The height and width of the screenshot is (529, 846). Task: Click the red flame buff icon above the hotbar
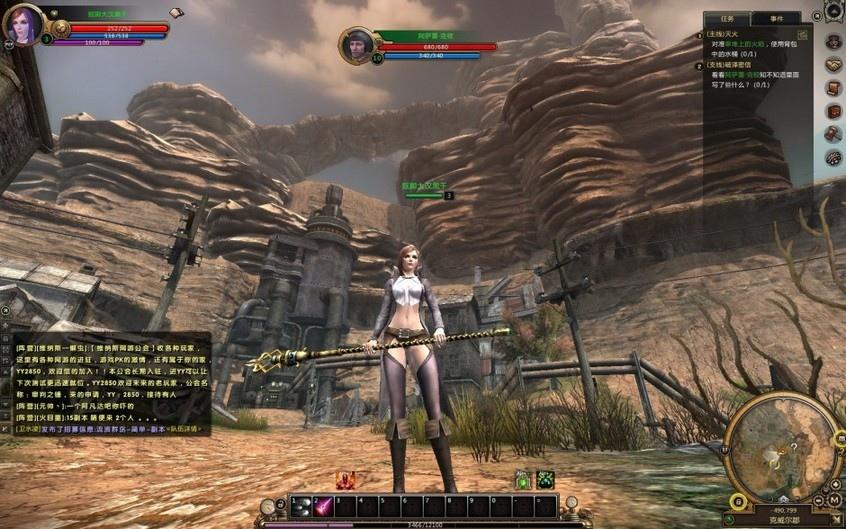[347, 480]
